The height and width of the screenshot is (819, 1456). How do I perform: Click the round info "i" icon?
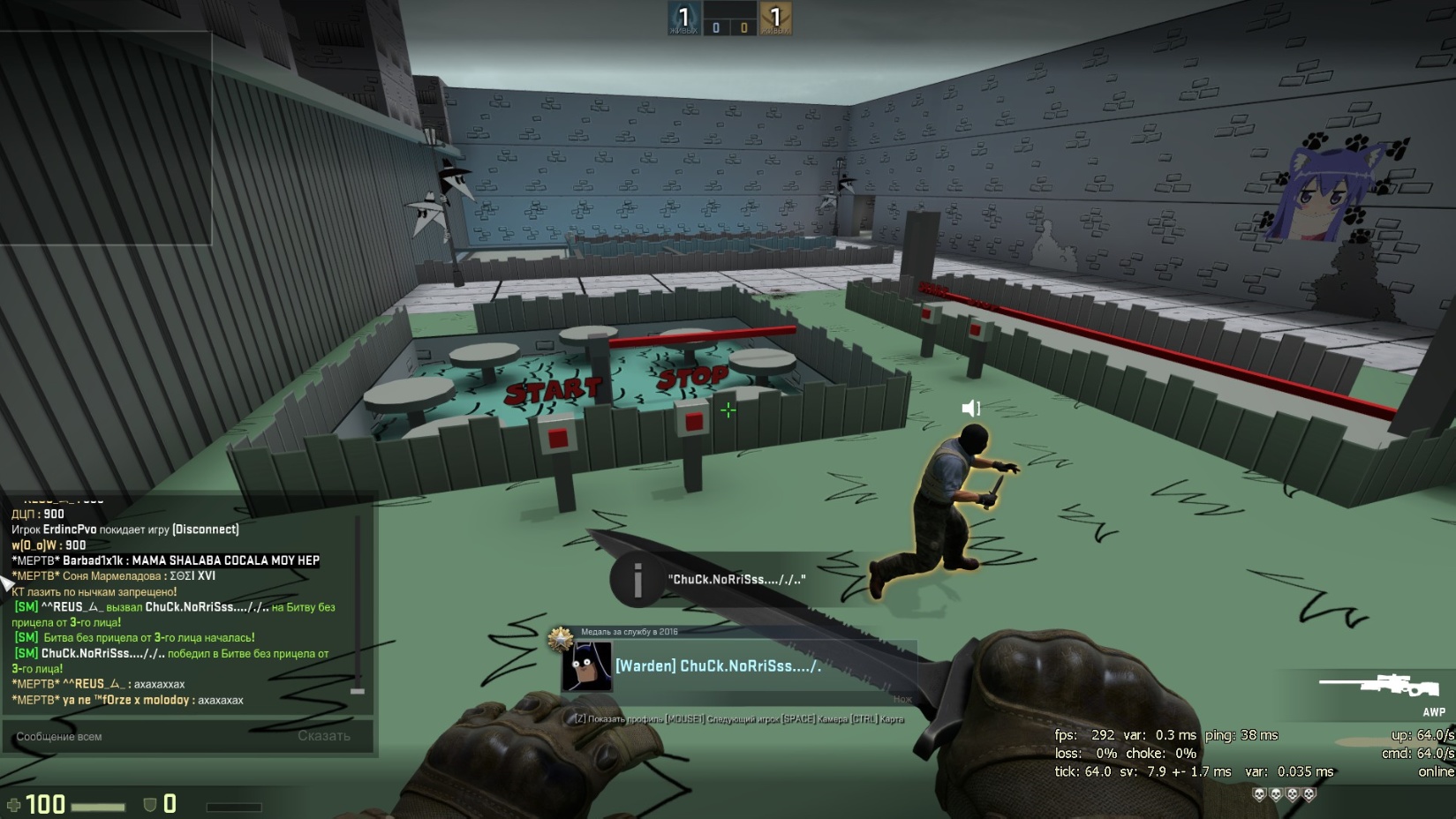[x=637, y=580]
